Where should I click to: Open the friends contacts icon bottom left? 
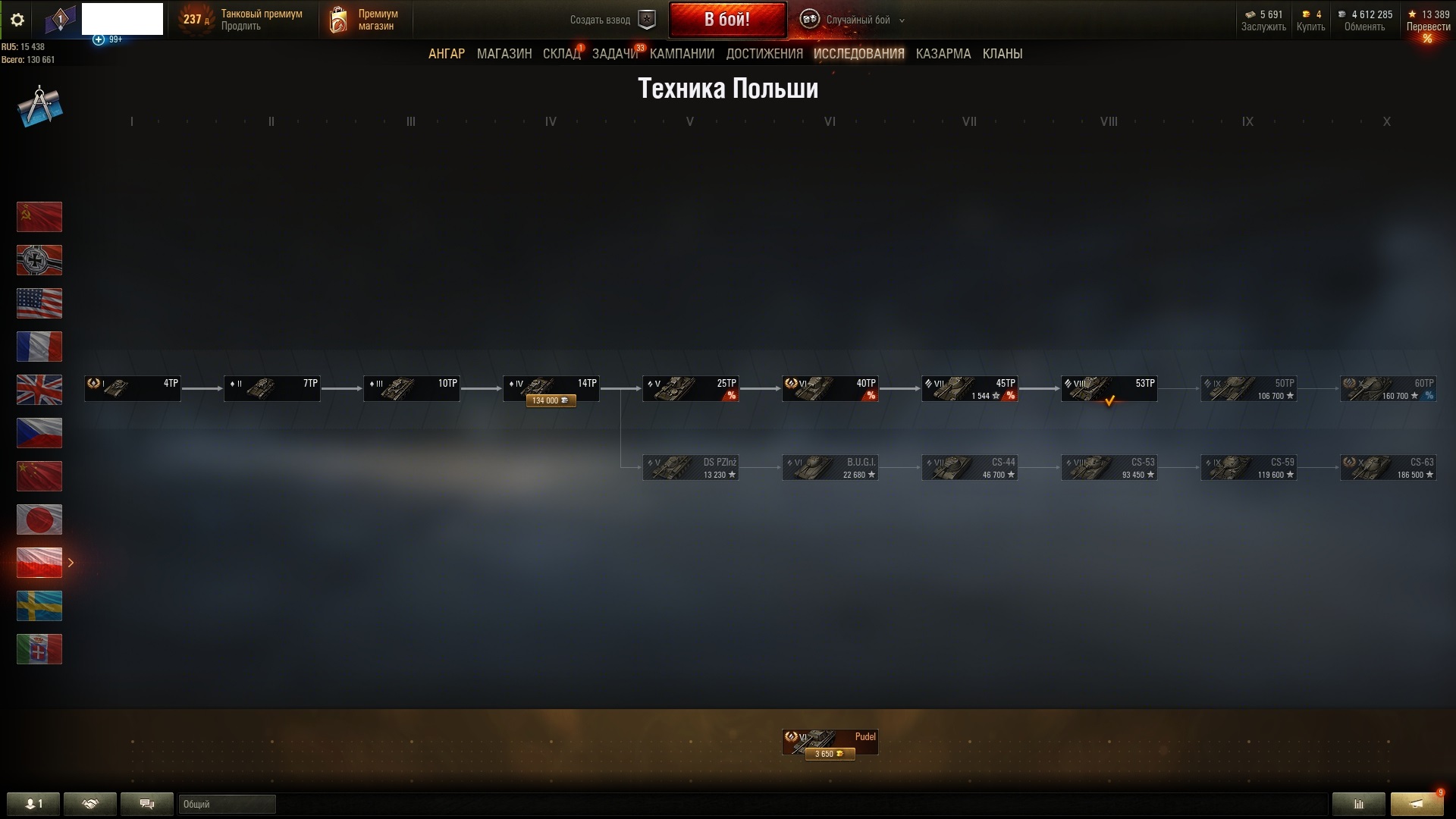coord(34,804)
